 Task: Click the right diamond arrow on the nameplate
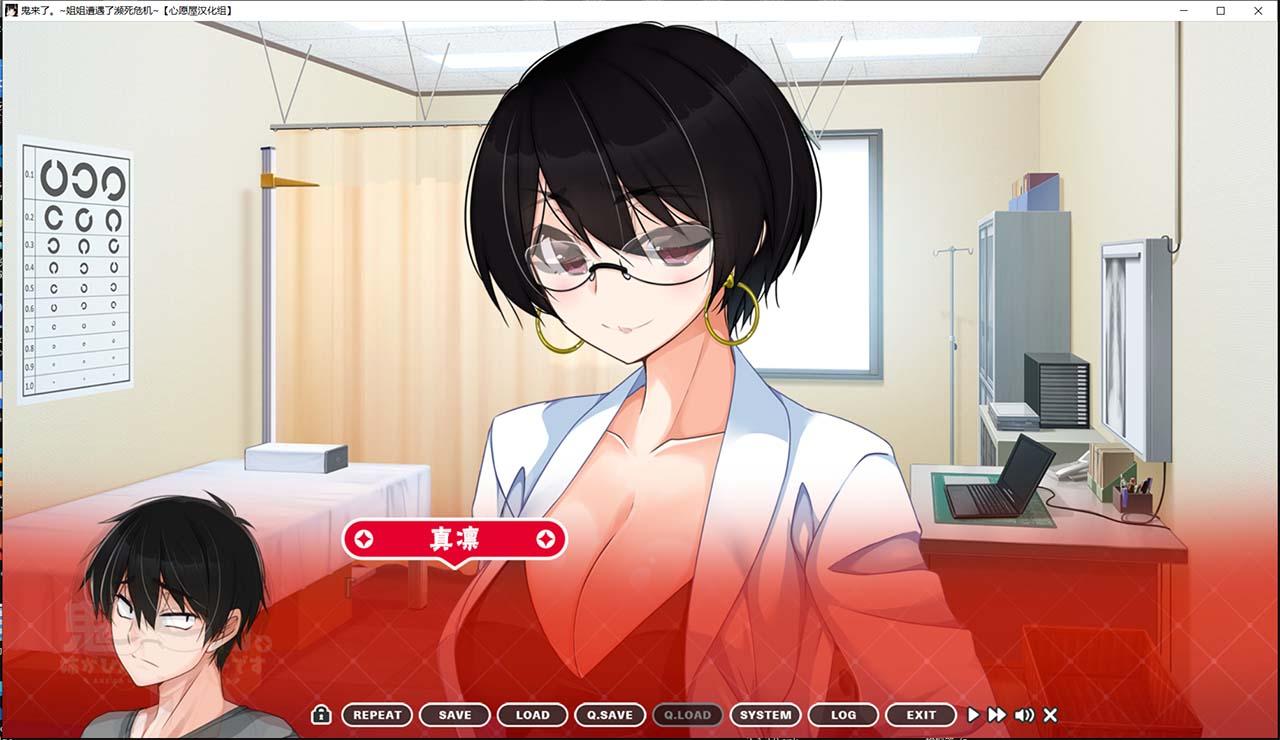click(545, 538)
